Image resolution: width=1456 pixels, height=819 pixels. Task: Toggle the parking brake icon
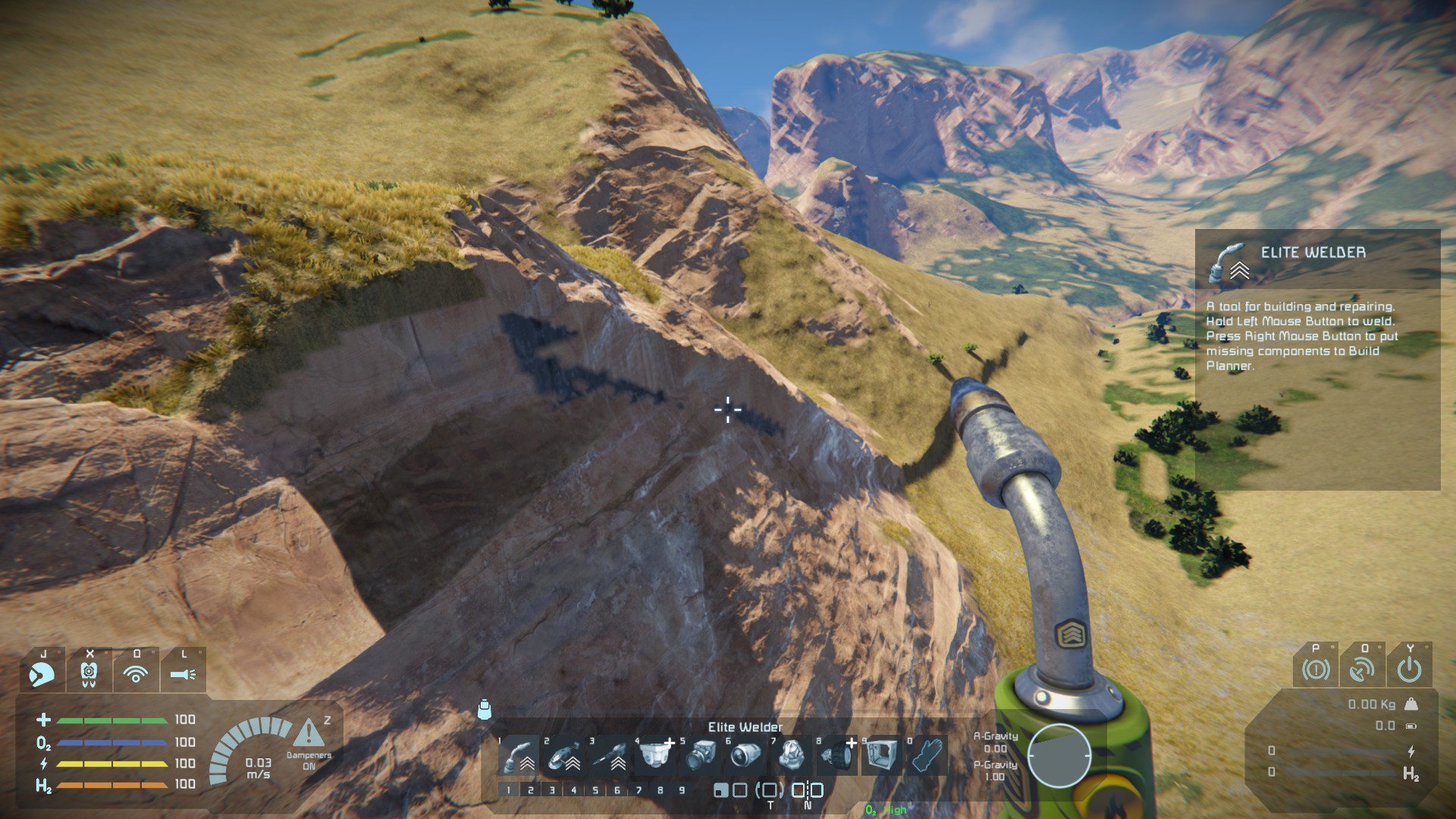coord(1316,670)
